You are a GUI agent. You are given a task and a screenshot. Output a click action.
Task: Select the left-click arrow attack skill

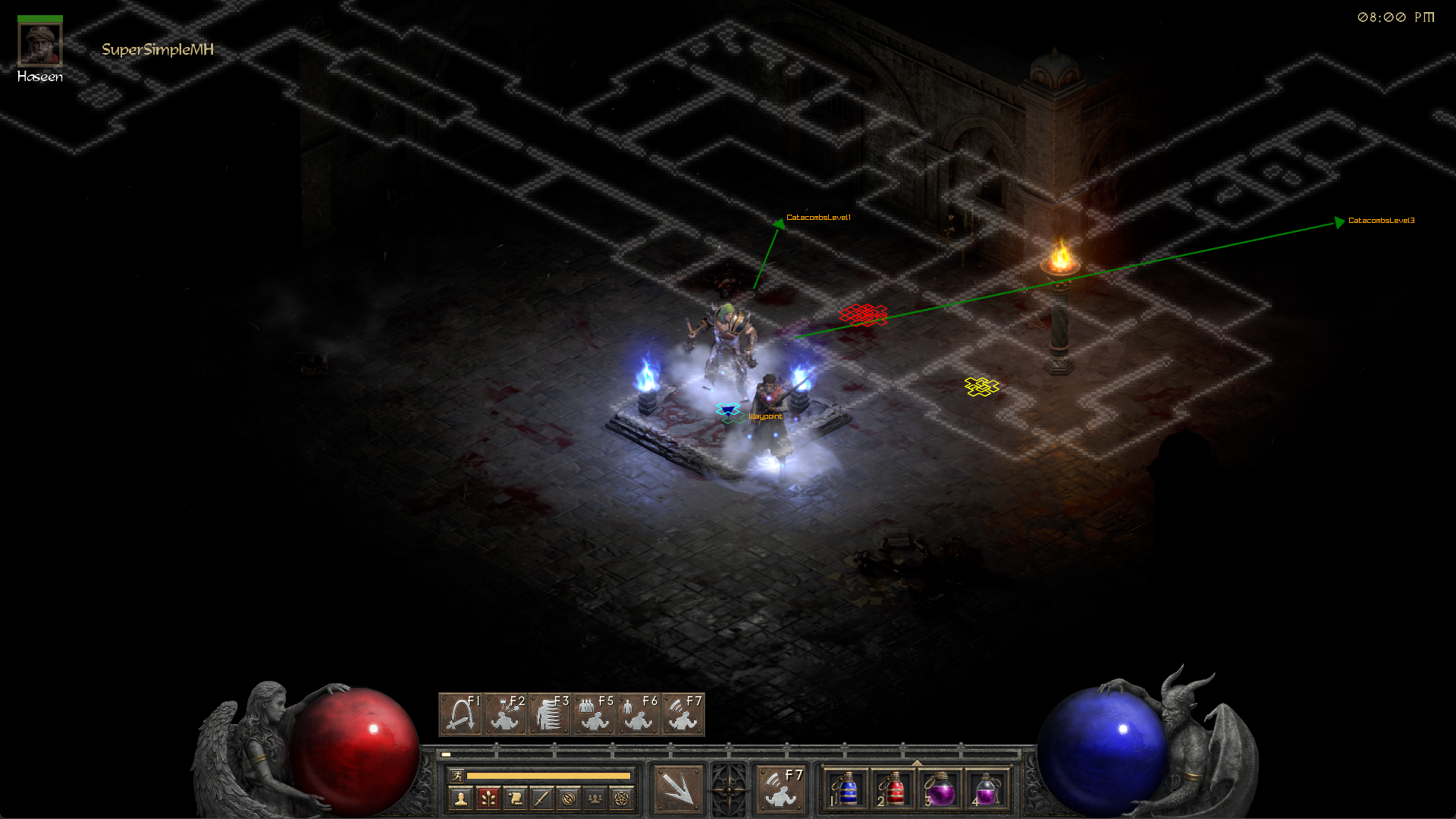click(x=677, y=788)
